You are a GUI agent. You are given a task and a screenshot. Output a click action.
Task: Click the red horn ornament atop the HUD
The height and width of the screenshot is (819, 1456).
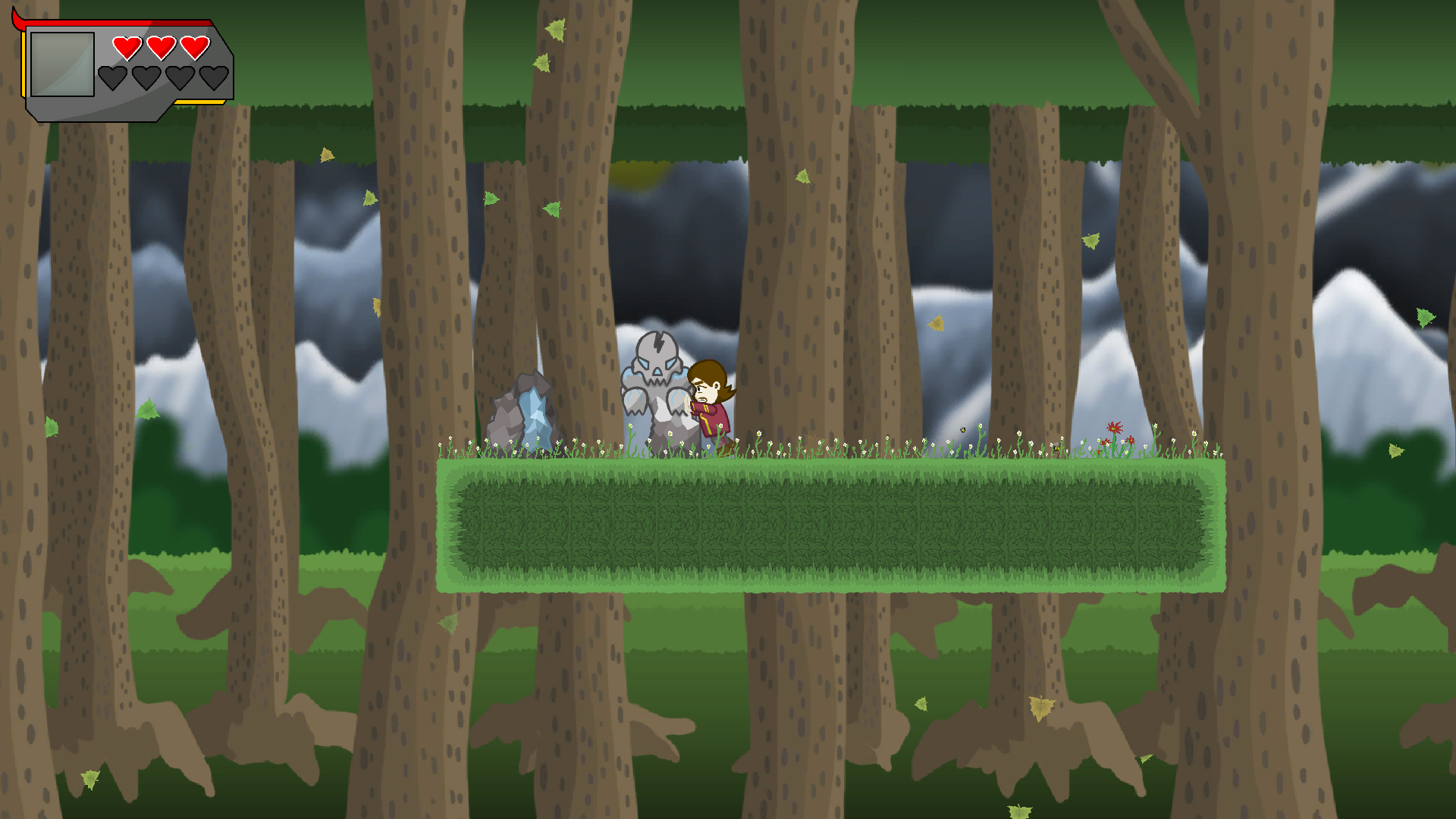coord(19,19)
